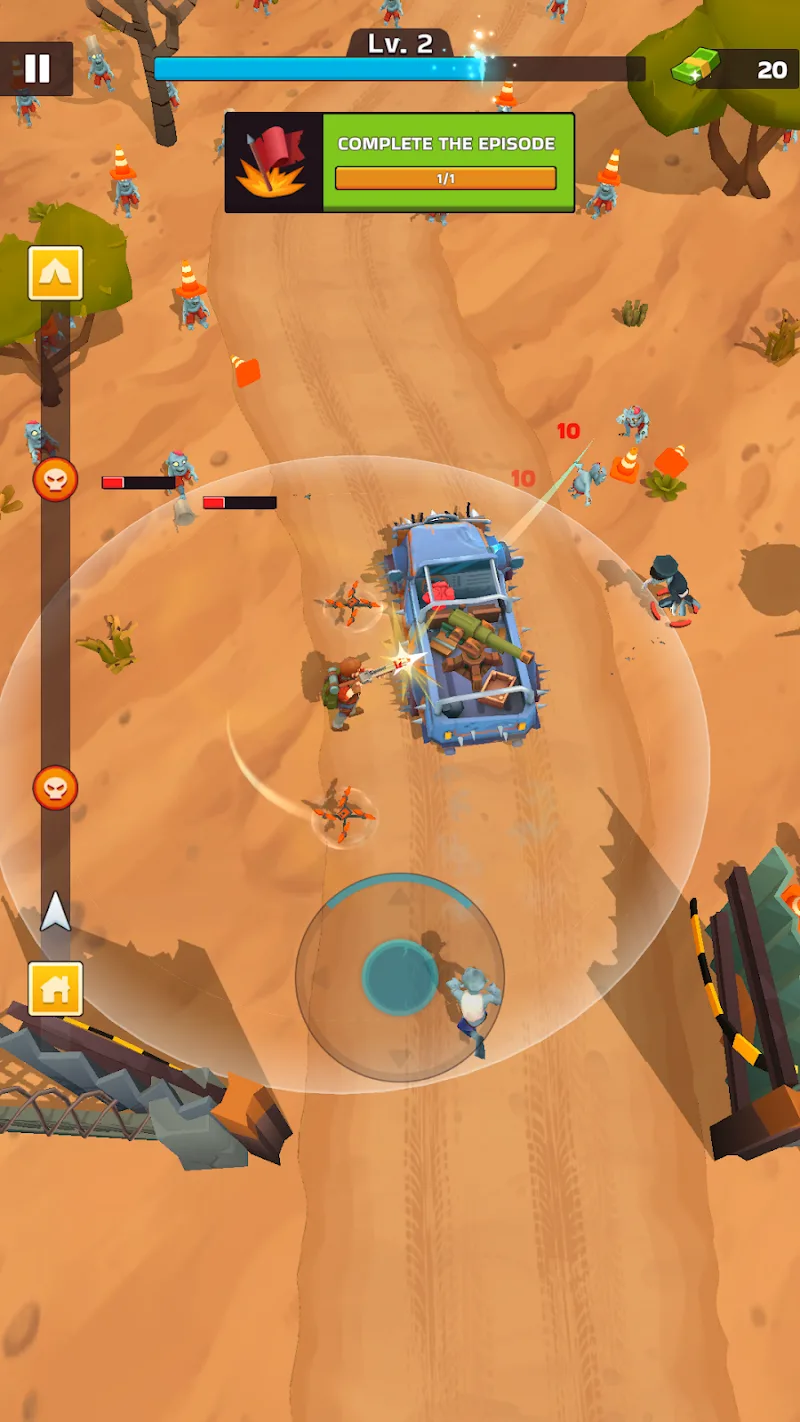The width and height of the screenshot is (800, 1422).
Task: Pause the game
Action: [37, 68]
